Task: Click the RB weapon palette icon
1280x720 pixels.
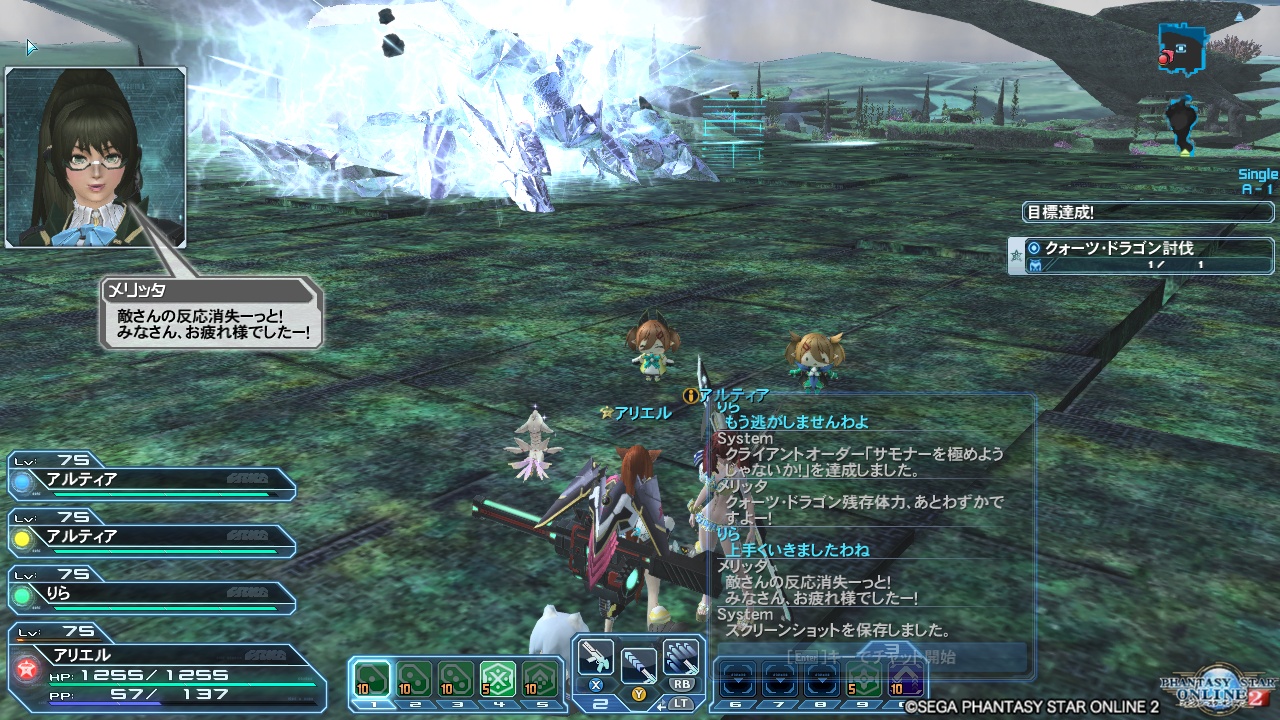Action: pyautogui.click(x=680, y=658)
